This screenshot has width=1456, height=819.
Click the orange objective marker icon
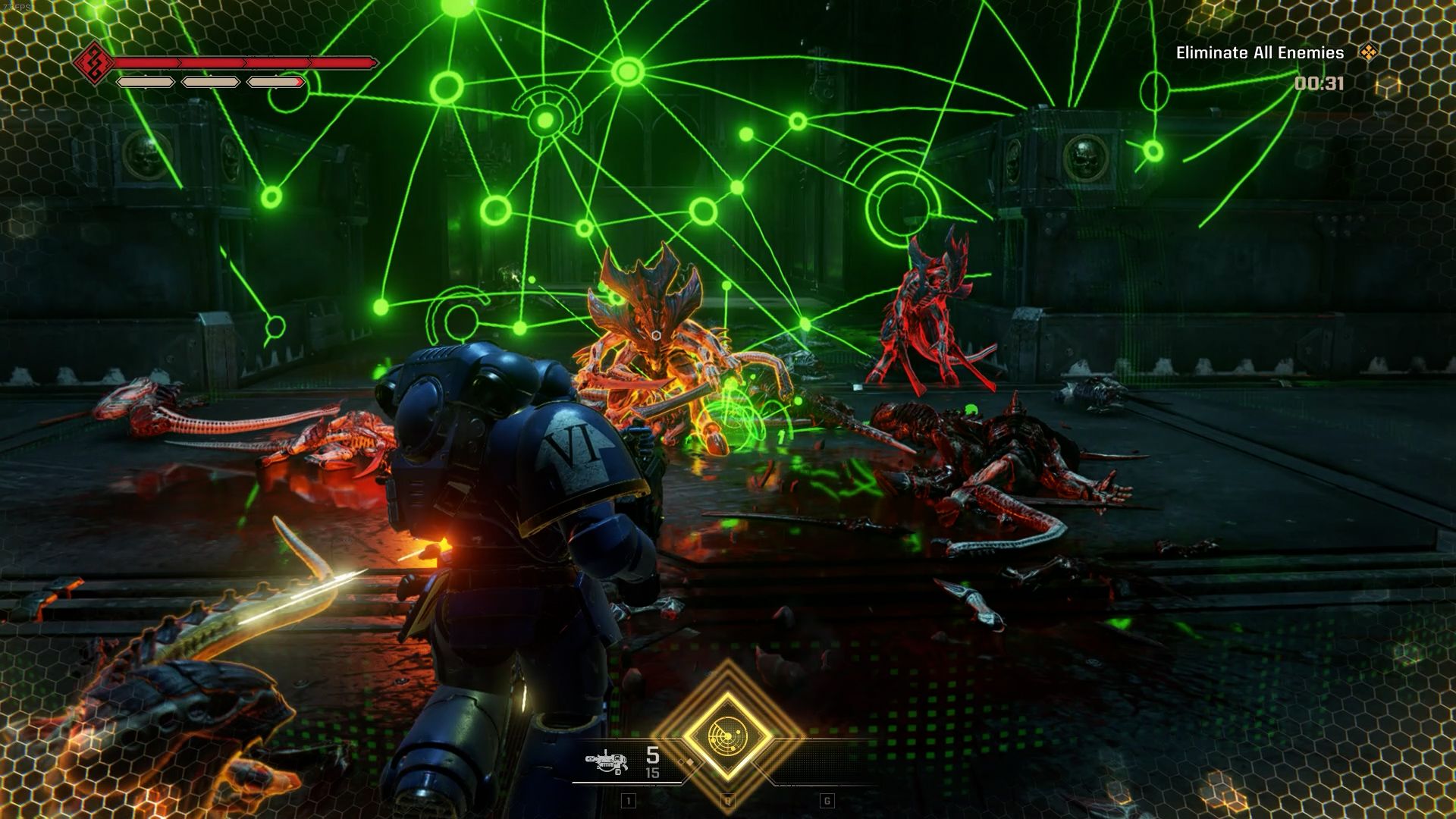click(x=1370, y=54)
